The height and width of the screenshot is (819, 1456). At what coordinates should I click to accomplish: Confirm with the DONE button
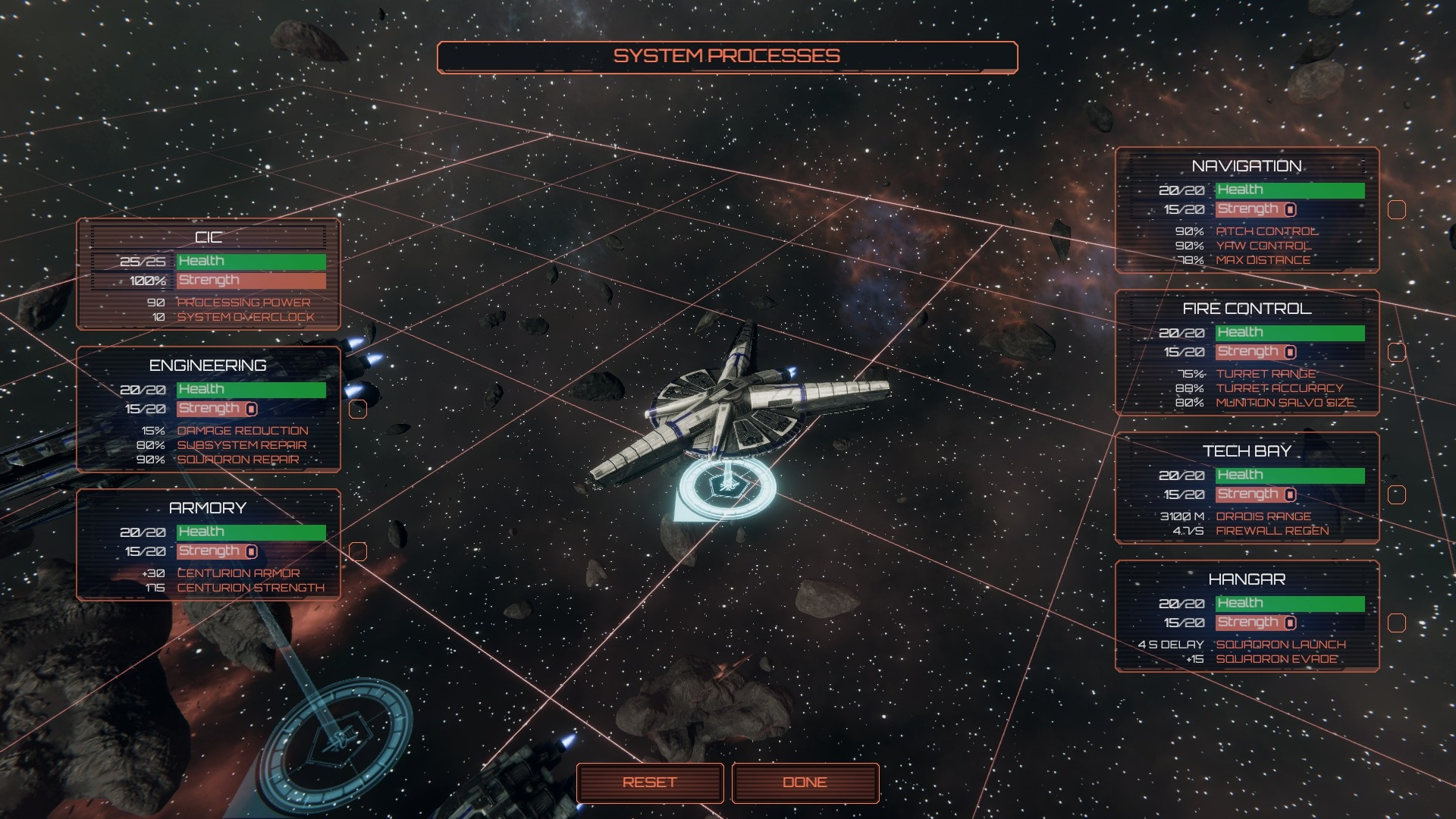coord(805,783)
